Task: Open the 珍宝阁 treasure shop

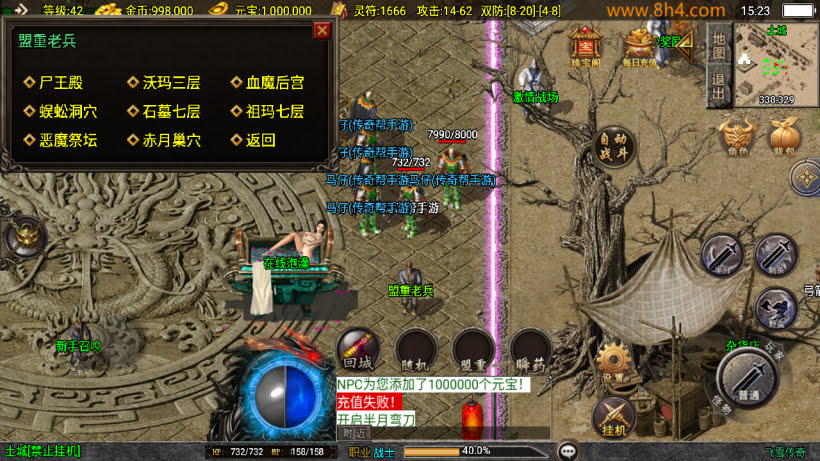Action: [x=585, y=46]
